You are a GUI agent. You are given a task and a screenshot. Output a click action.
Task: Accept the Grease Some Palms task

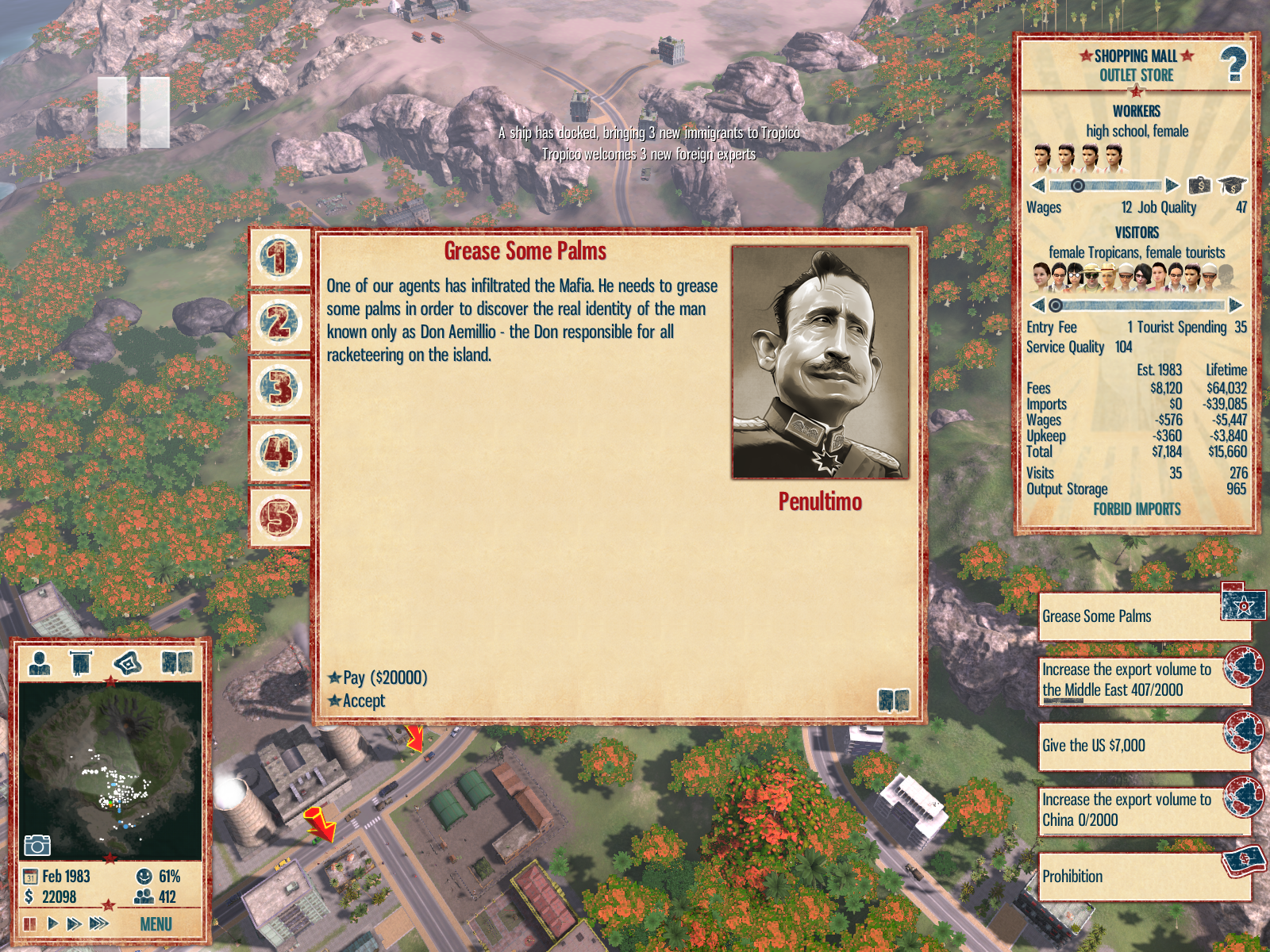[364, 701]
